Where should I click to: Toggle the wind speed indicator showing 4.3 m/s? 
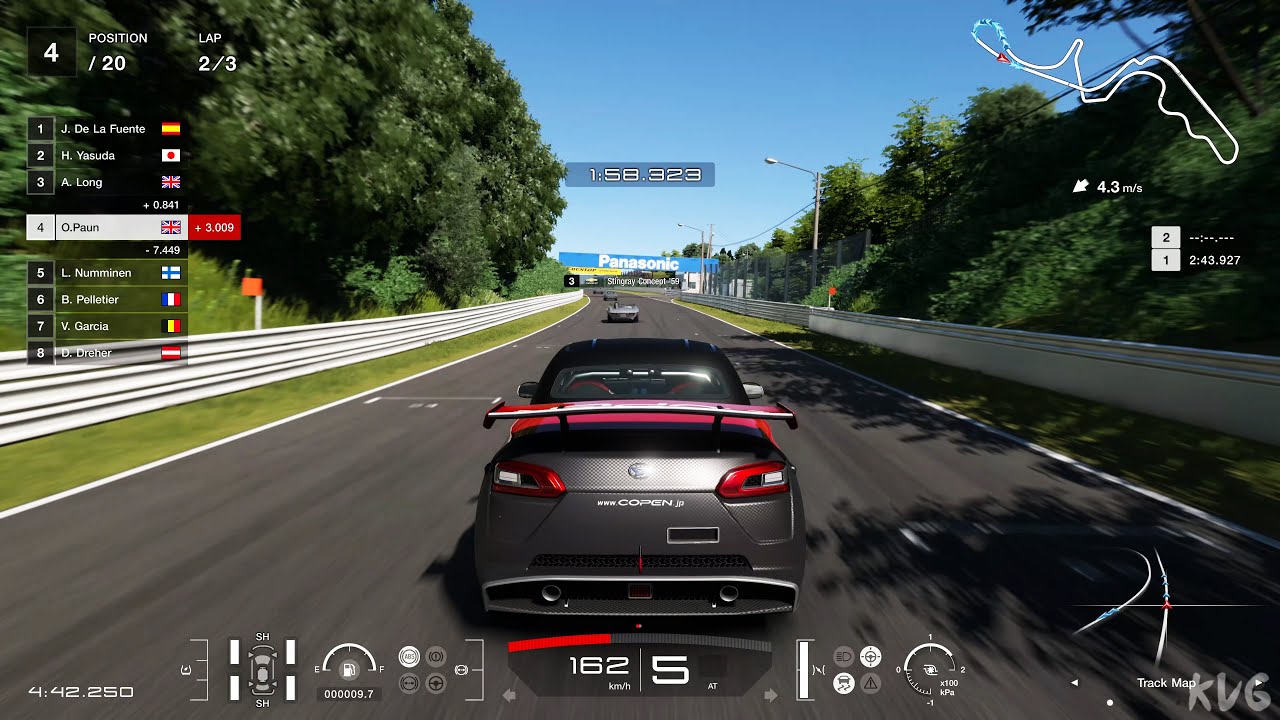1103,186
